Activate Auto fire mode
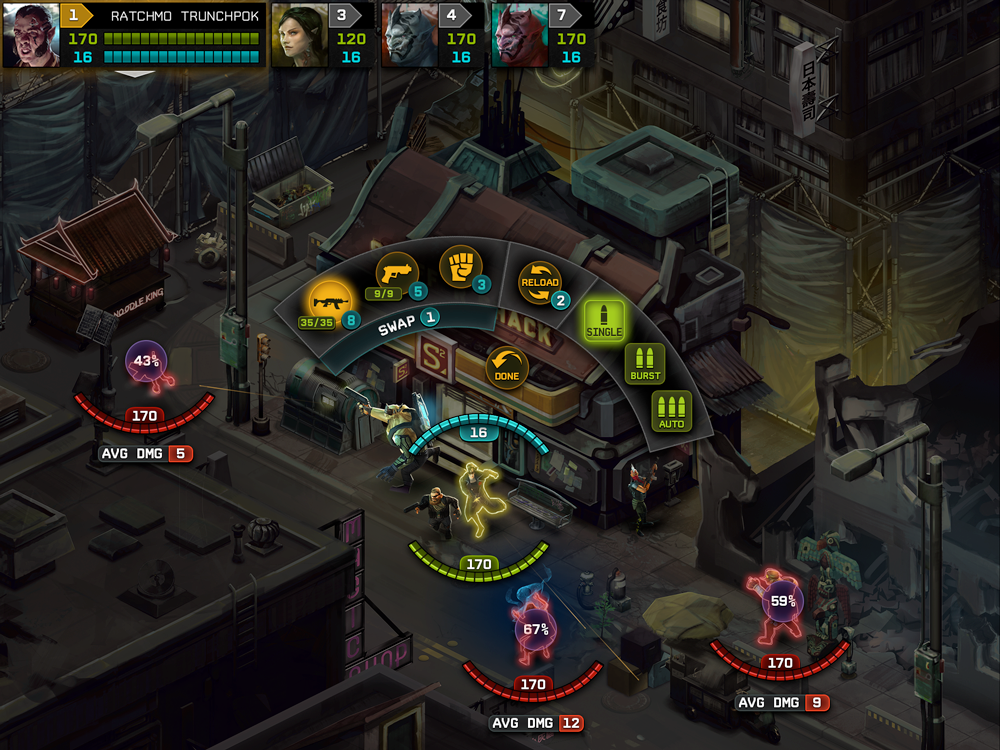 (671, 412)
